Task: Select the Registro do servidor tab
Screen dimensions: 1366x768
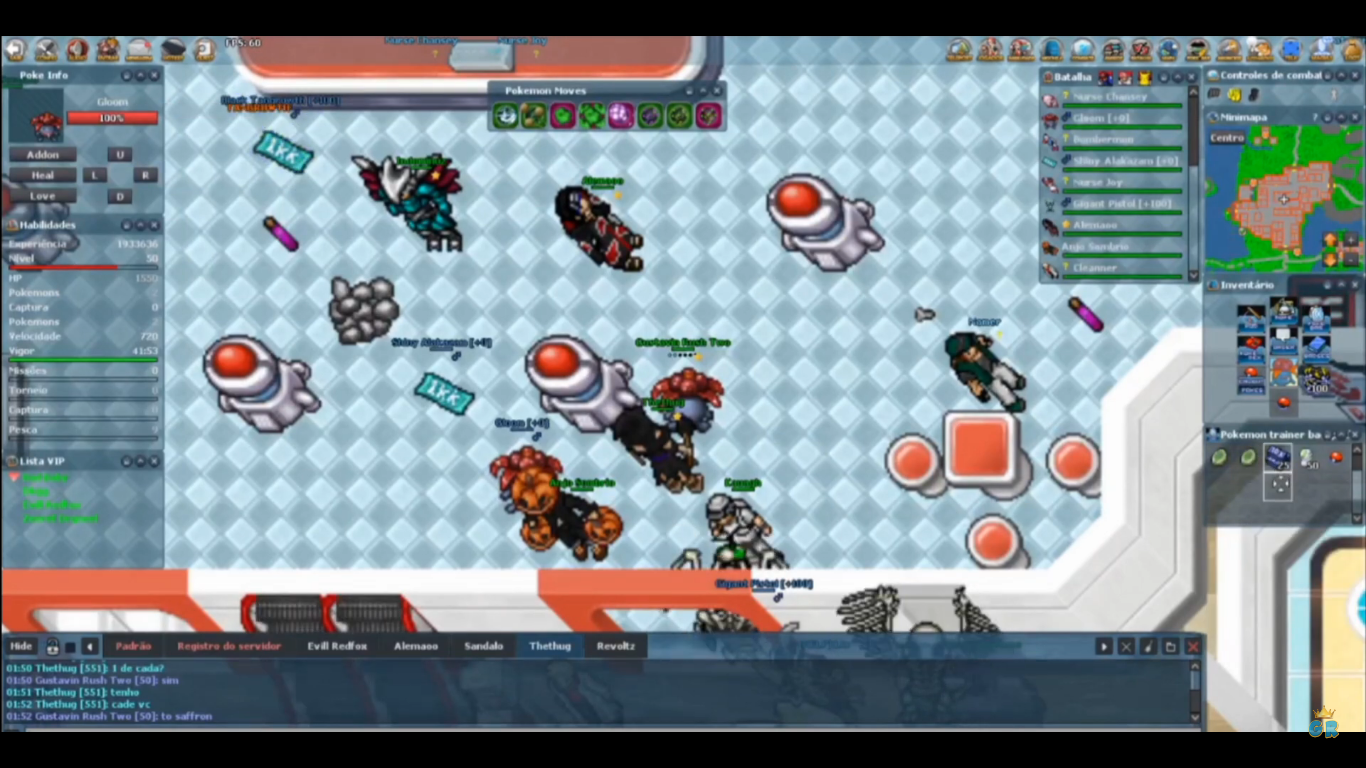Action: click(229, 646)
